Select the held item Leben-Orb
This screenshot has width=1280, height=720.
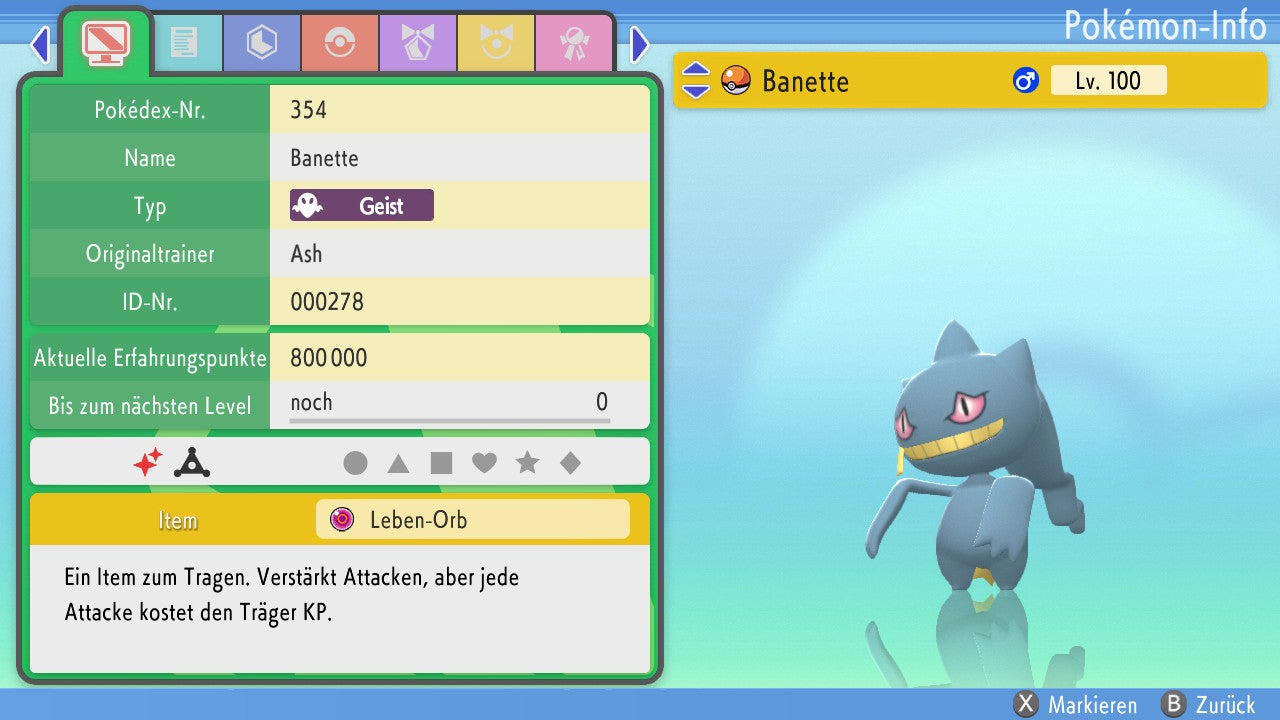472,520
